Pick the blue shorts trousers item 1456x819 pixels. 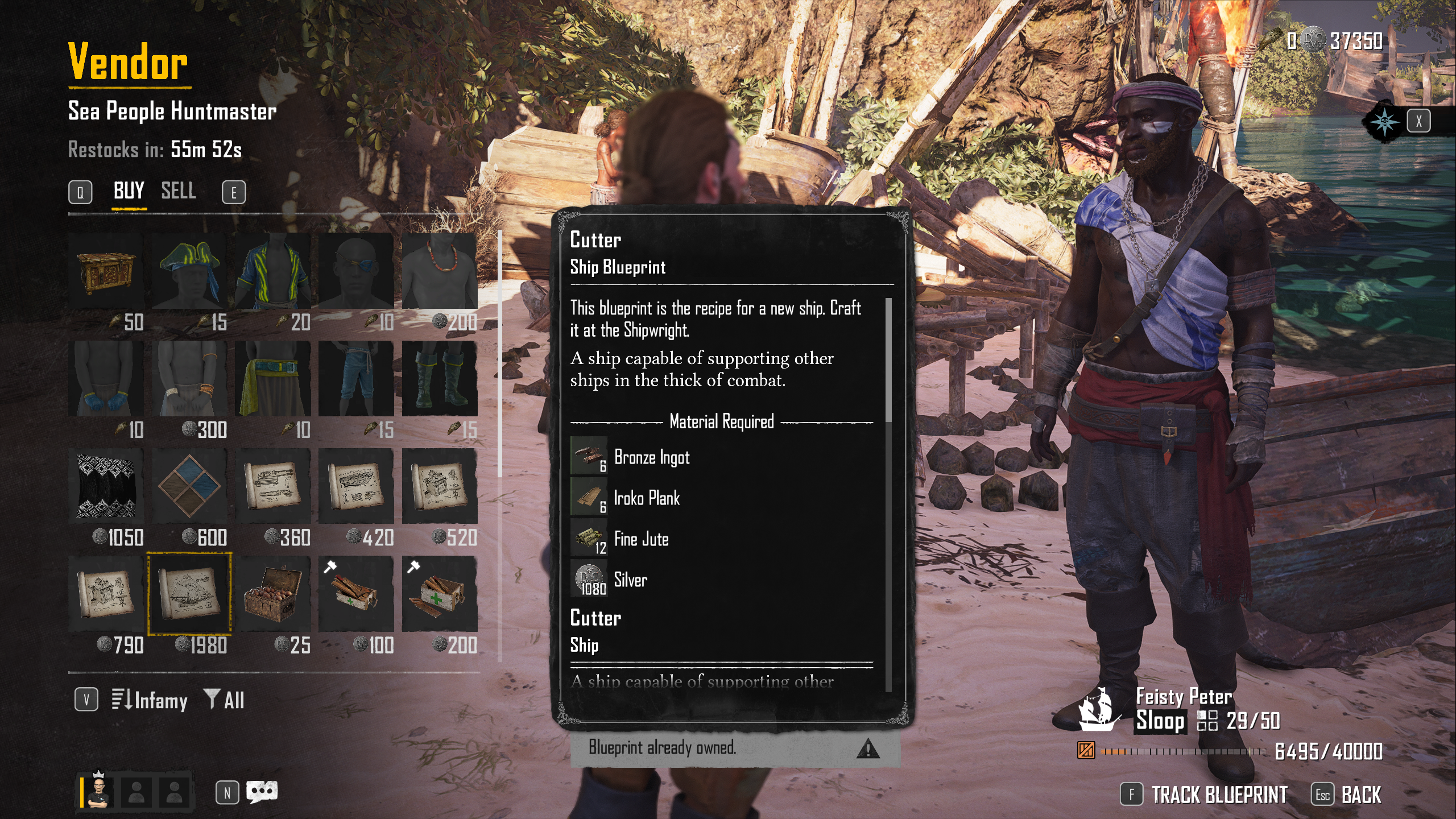(356, 379)
